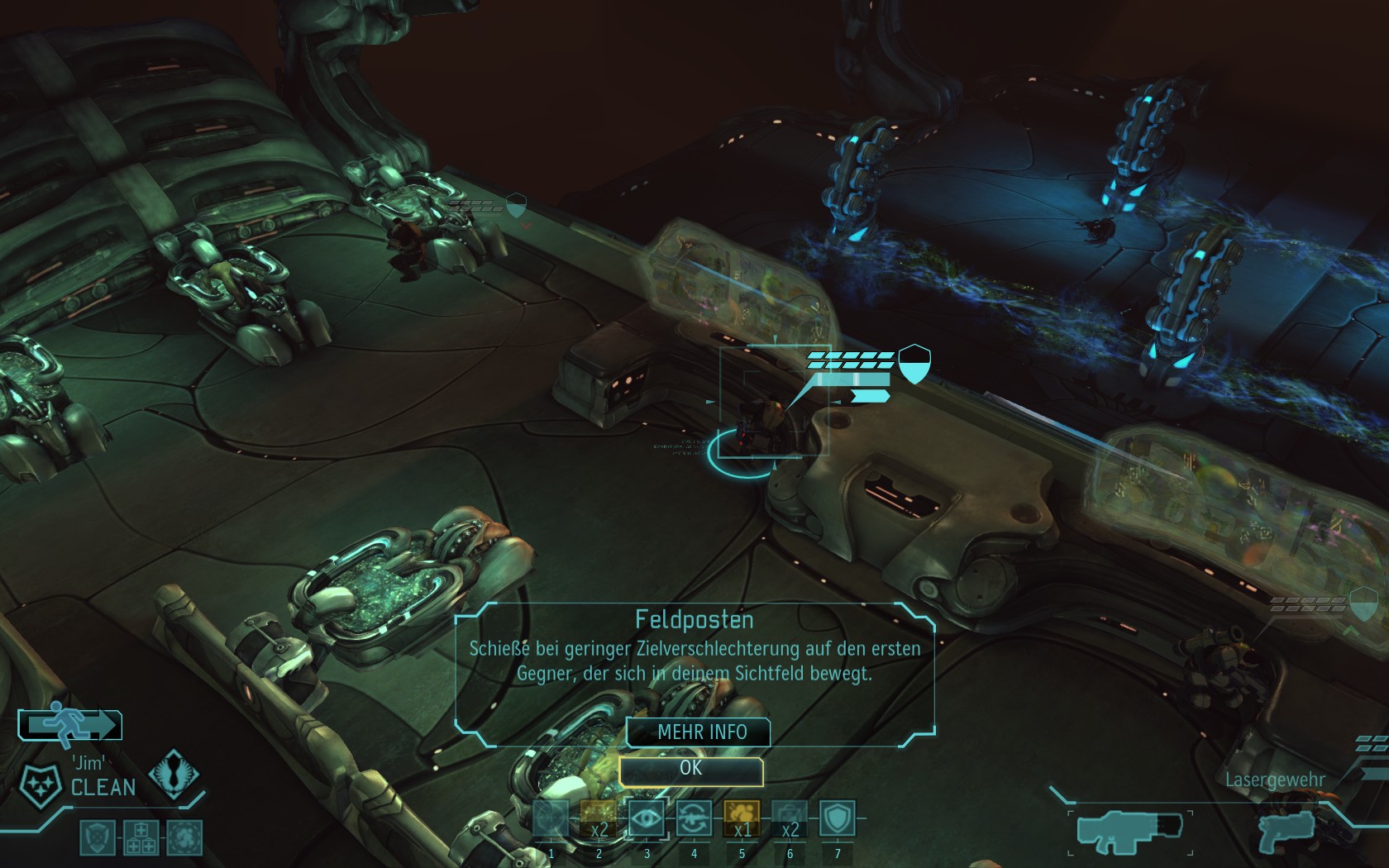Image resolution: width=1389 pixels, height=868 pixels.
Task: Click the dashed-circle smoke perk icon
Action: pyautogui.click(x=184, y=838)
